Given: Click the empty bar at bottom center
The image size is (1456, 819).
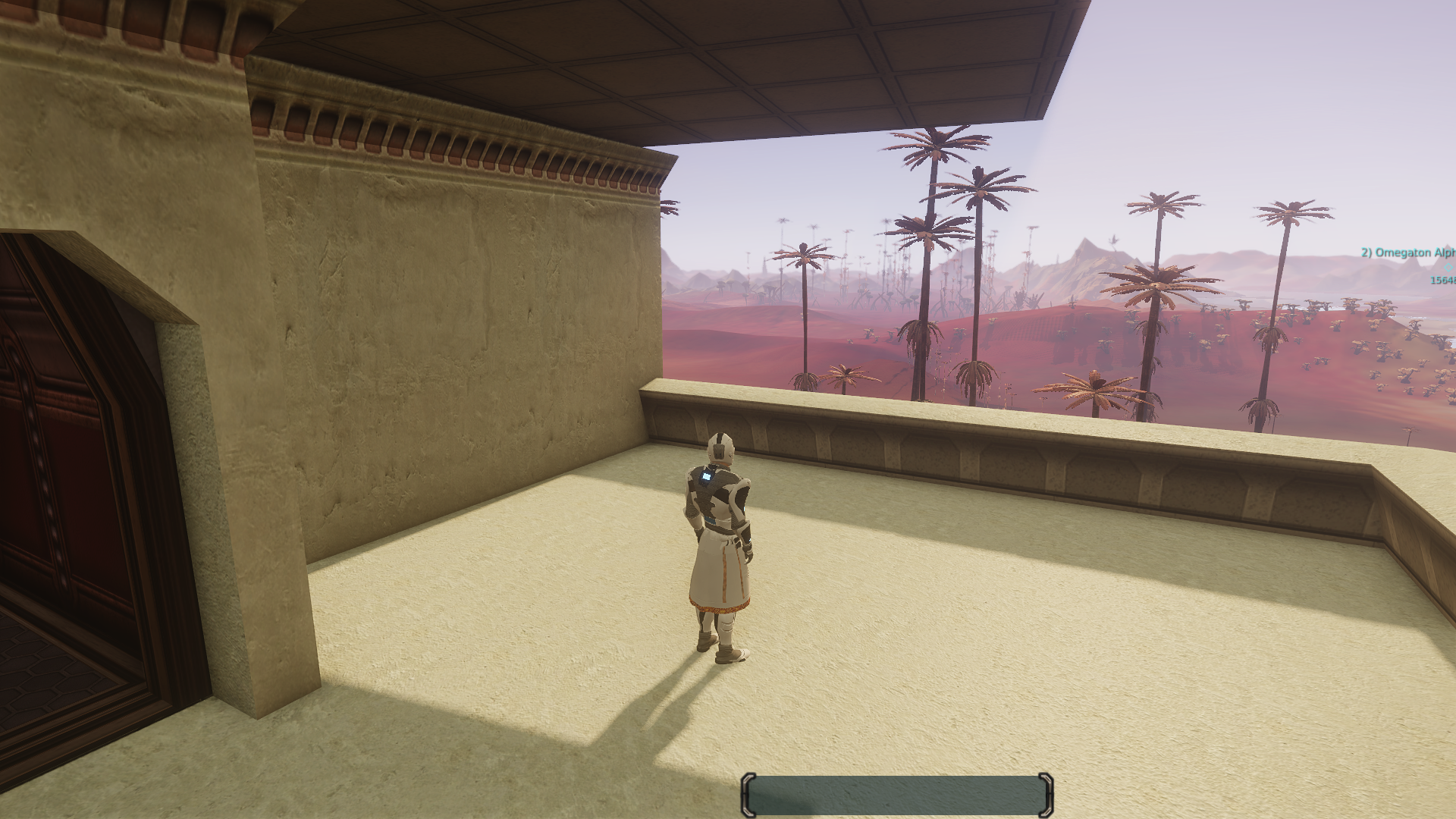Looking at the screenshot, I should pyautogui.click(x=896, y=795).
